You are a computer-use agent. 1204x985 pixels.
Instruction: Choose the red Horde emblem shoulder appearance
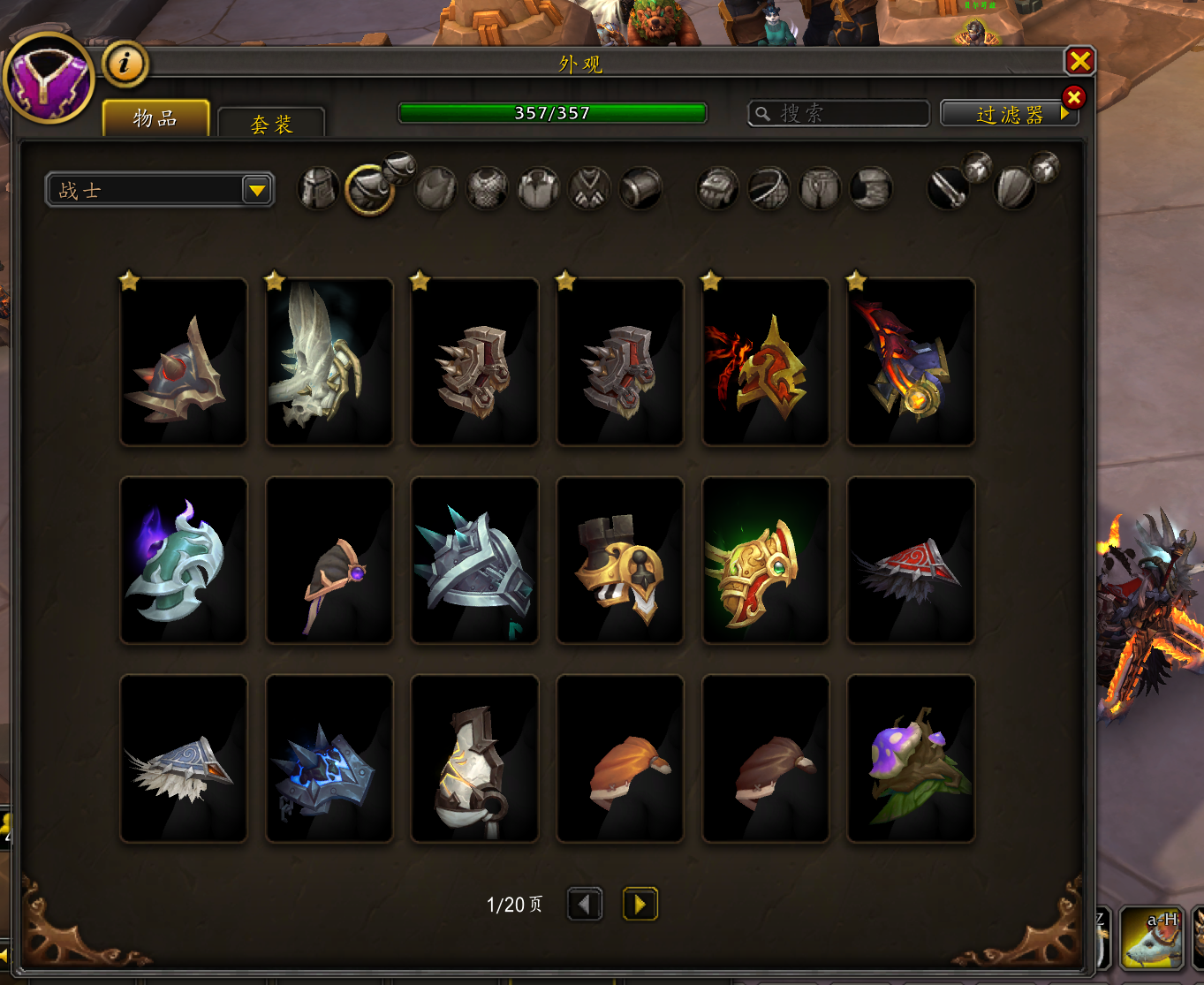(765, 362)
